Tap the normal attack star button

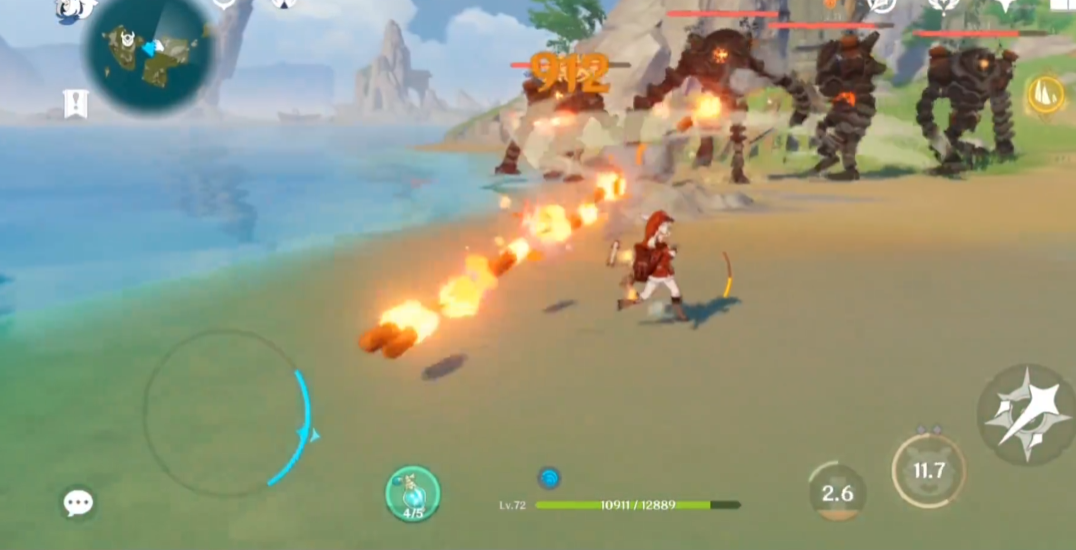point(1023,413)
